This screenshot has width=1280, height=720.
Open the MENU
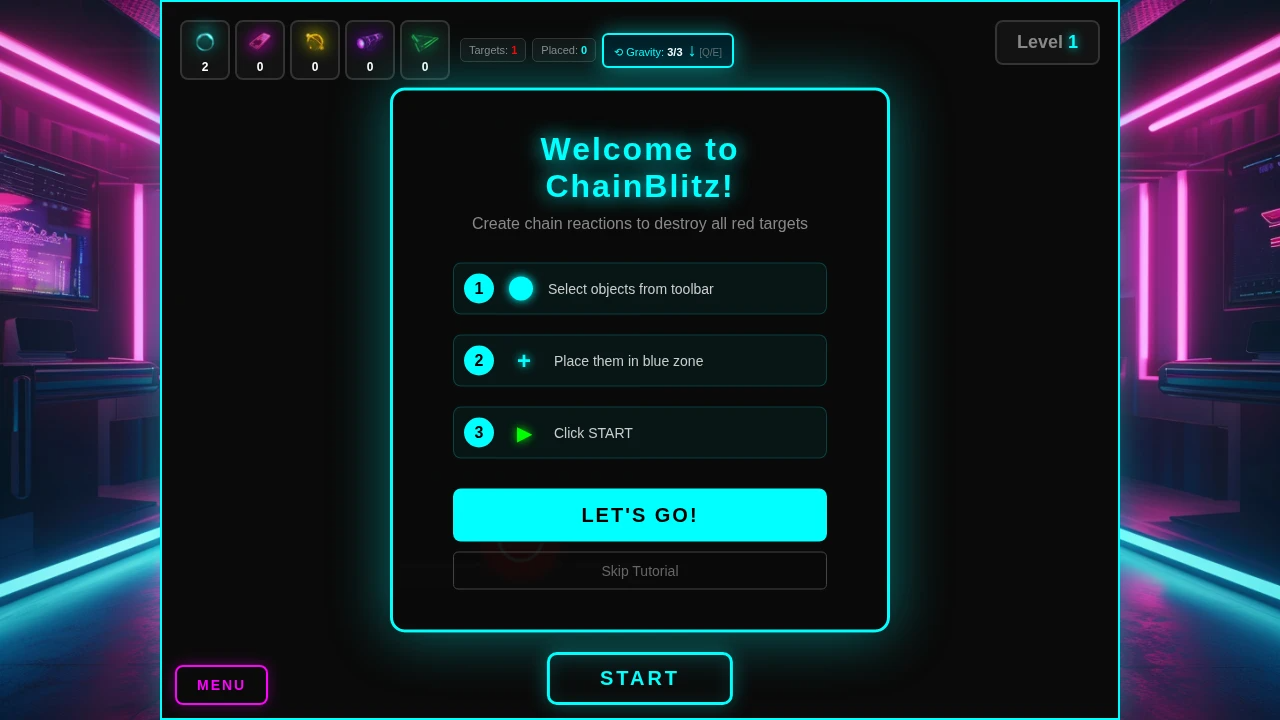coord(221,685)
